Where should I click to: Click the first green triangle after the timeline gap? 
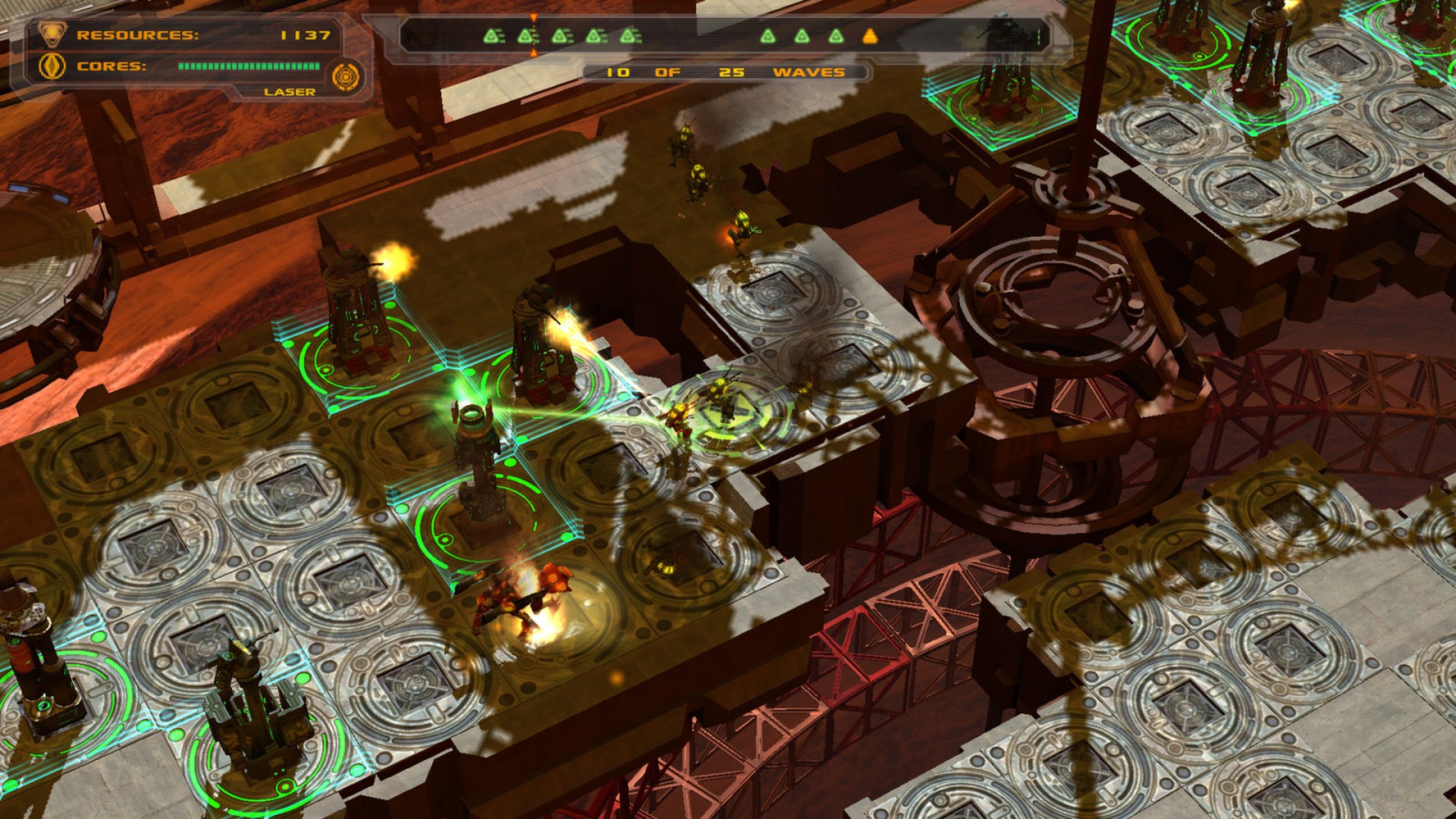[768, 37]
